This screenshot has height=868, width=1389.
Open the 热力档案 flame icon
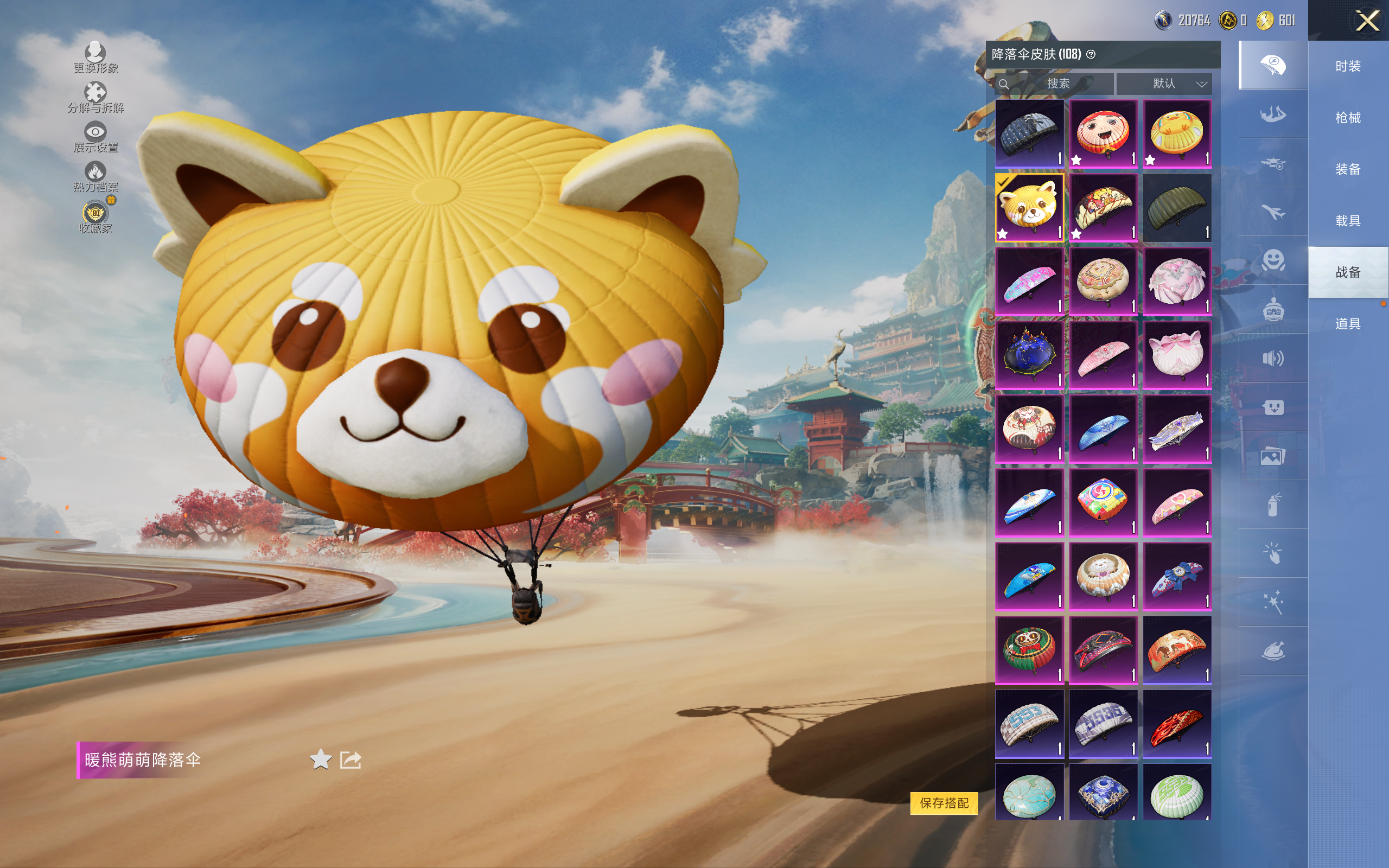(95, 176)
